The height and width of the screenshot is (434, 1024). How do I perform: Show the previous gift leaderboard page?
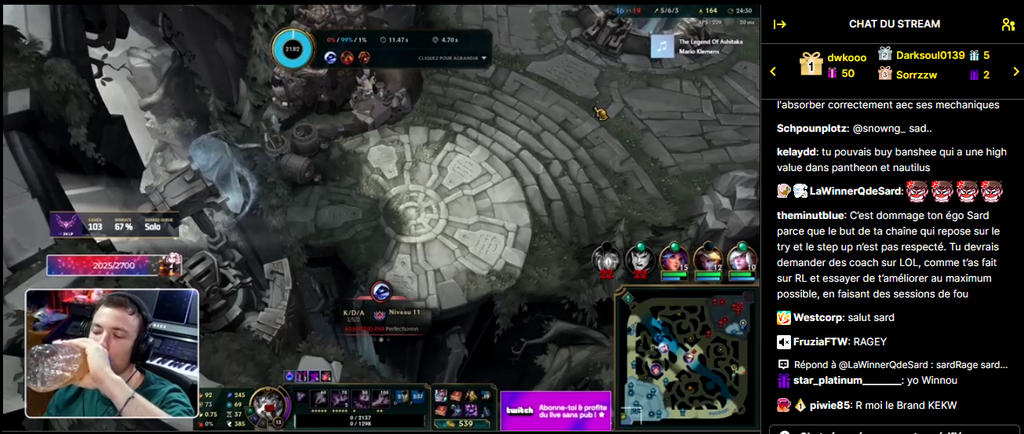click(772, 71)
